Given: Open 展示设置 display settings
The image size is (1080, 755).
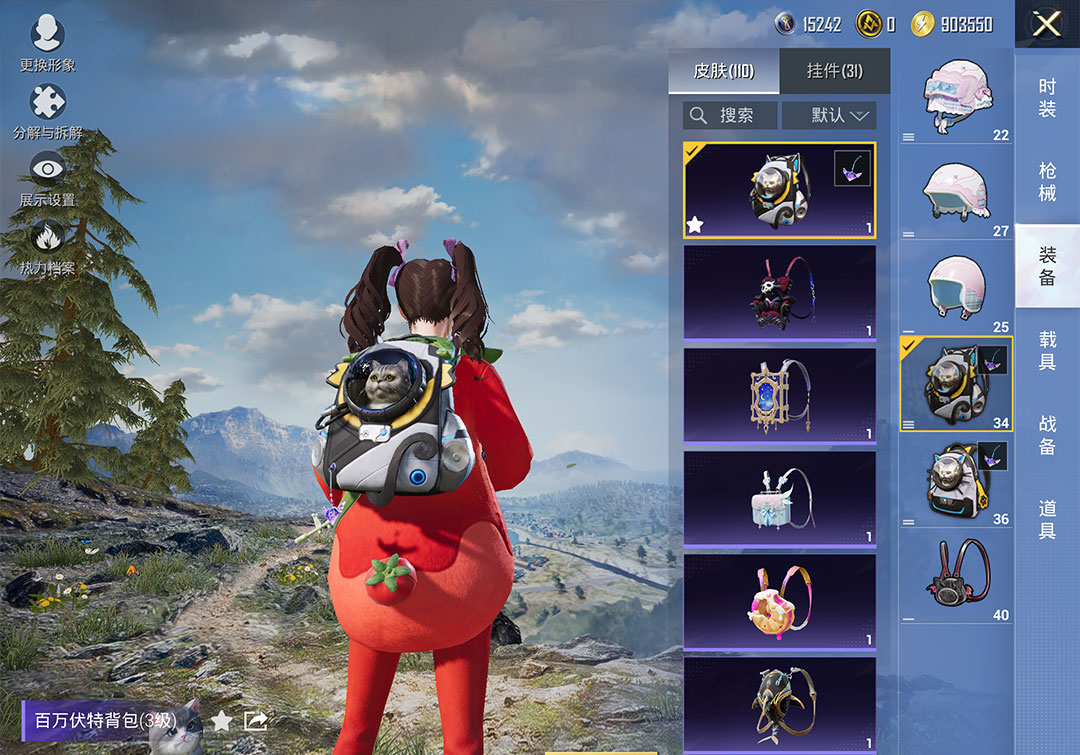Looking at the screenshot, I should coord(47,178).
